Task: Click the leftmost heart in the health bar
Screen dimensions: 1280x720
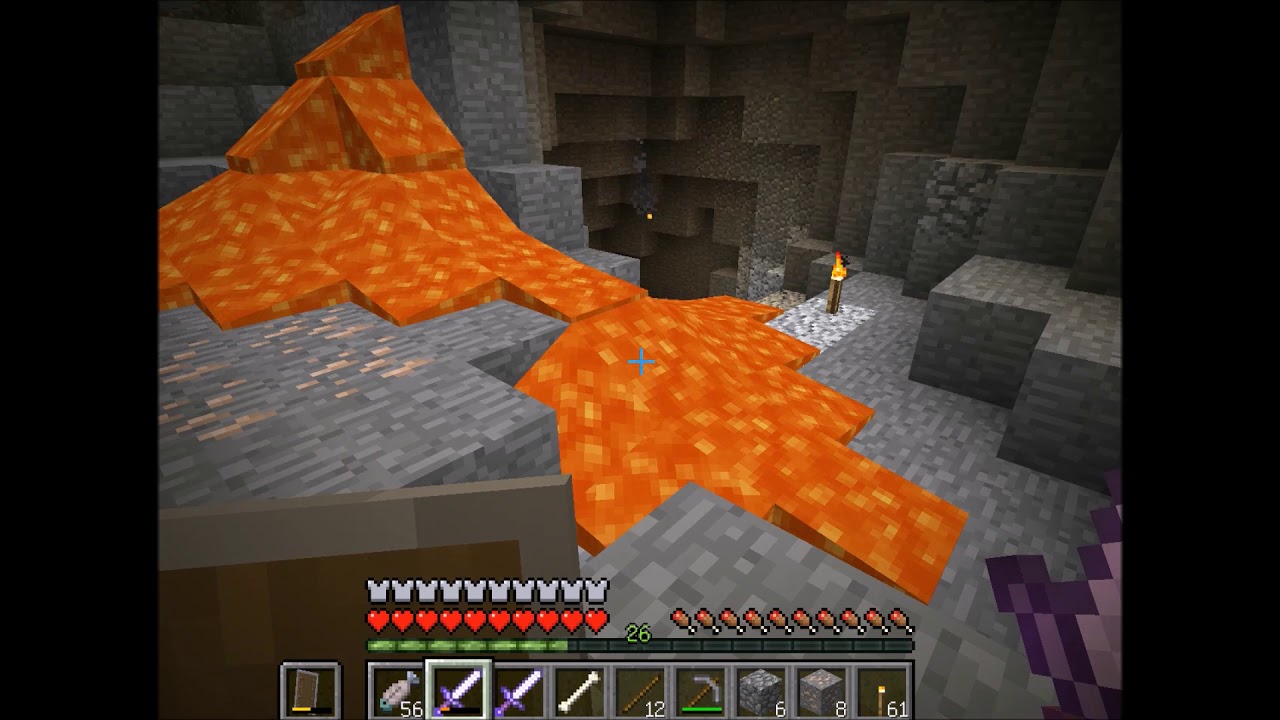Action: click(x=375, y=620)
